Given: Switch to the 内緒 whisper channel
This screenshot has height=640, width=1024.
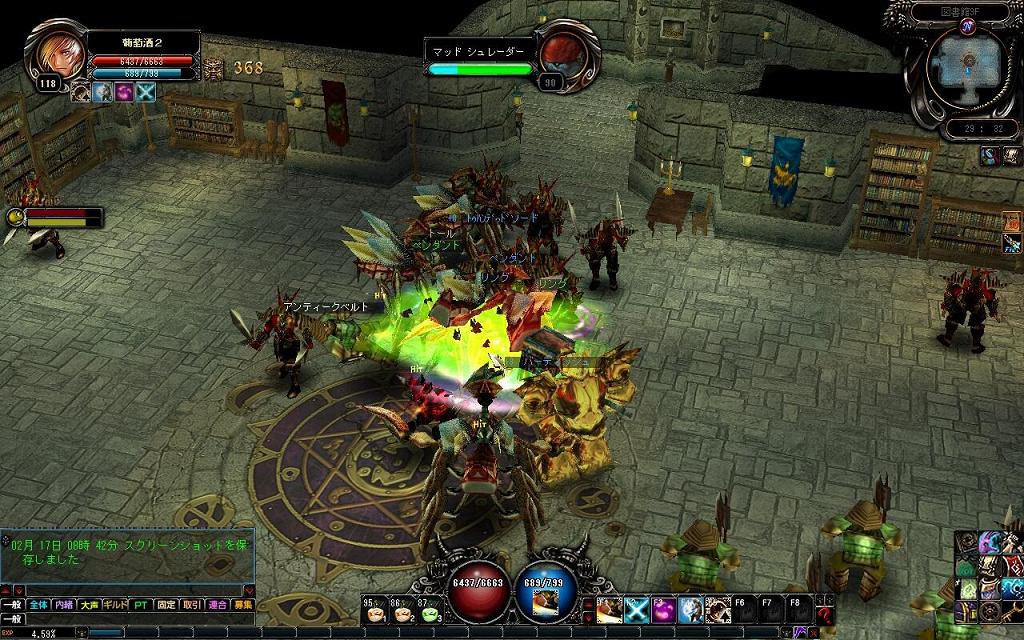Looking at the screenshot, I should [x=64, y=605].
